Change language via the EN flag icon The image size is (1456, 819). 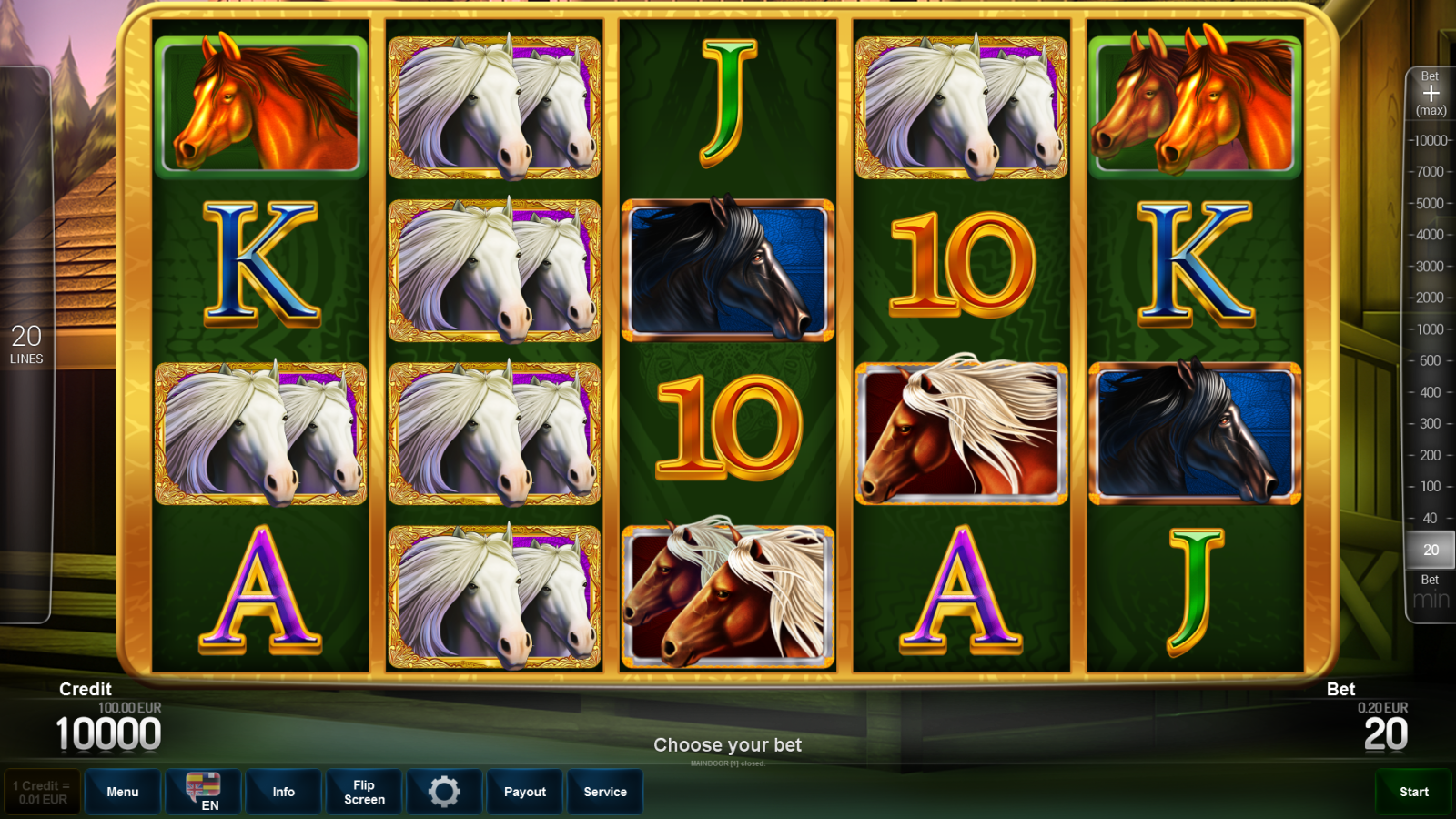coord(203,790)
